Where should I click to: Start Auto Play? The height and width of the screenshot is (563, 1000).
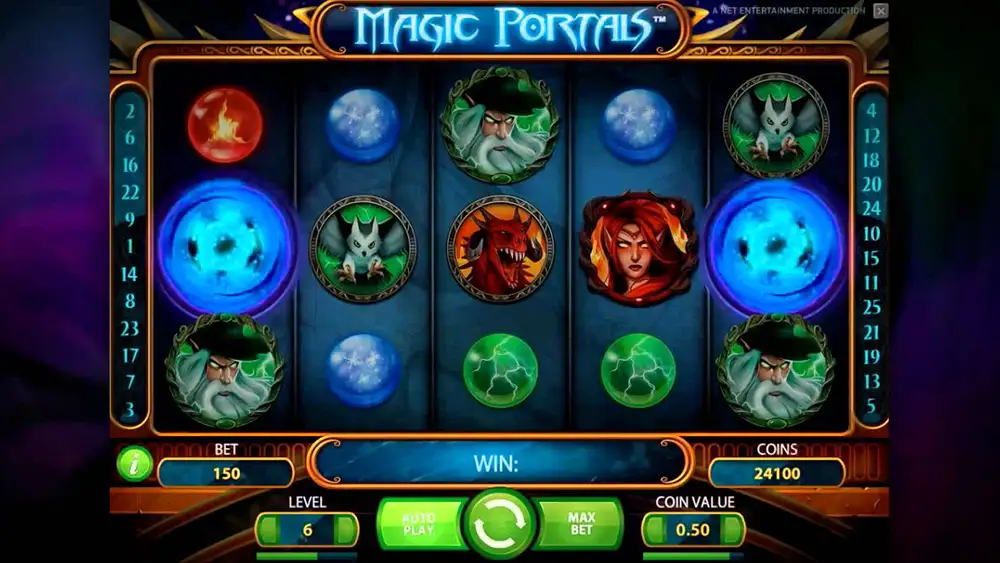point(419,523)
